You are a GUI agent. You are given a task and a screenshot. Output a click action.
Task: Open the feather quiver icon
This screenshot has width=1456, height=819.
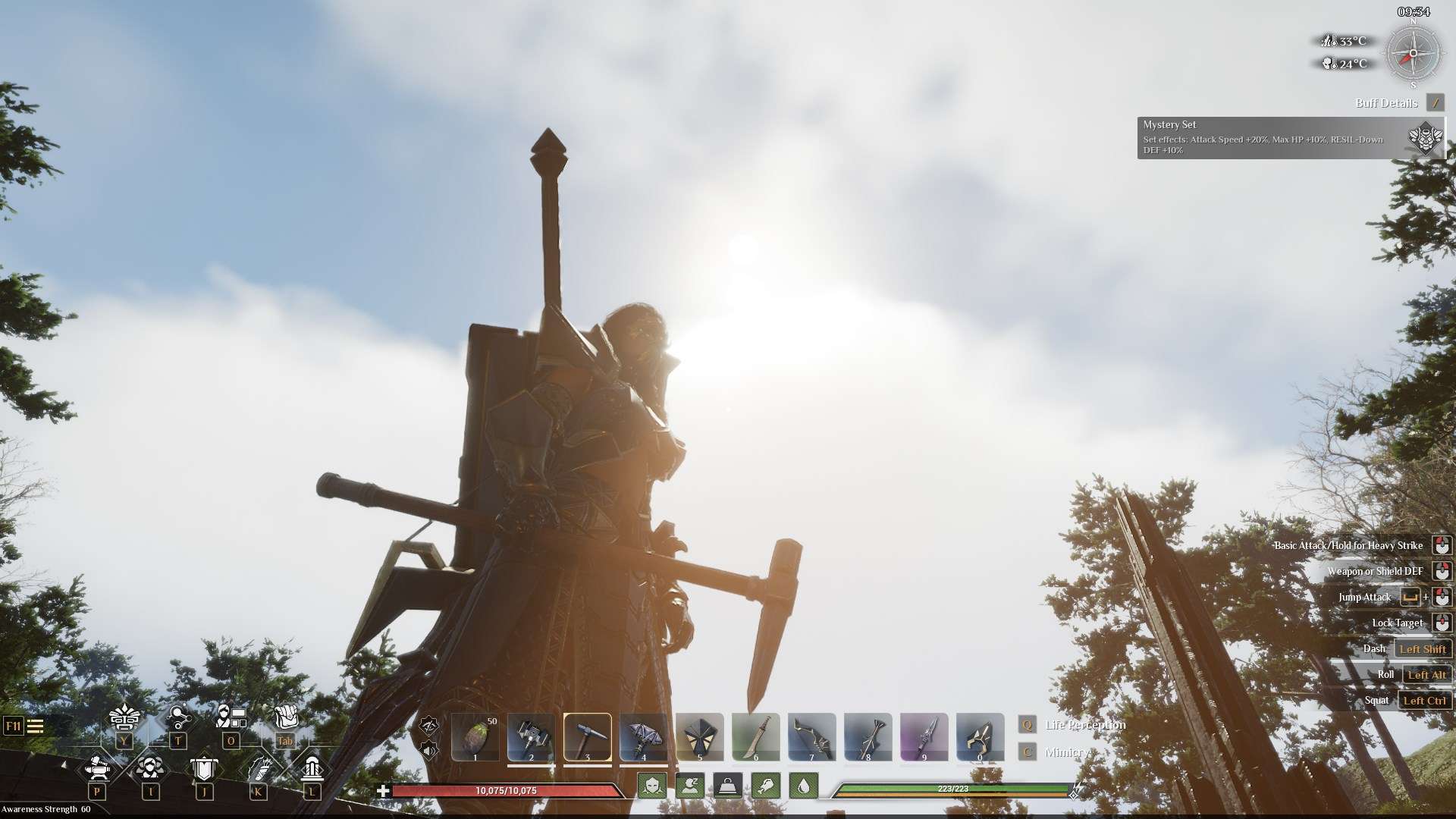click(259, 768)
